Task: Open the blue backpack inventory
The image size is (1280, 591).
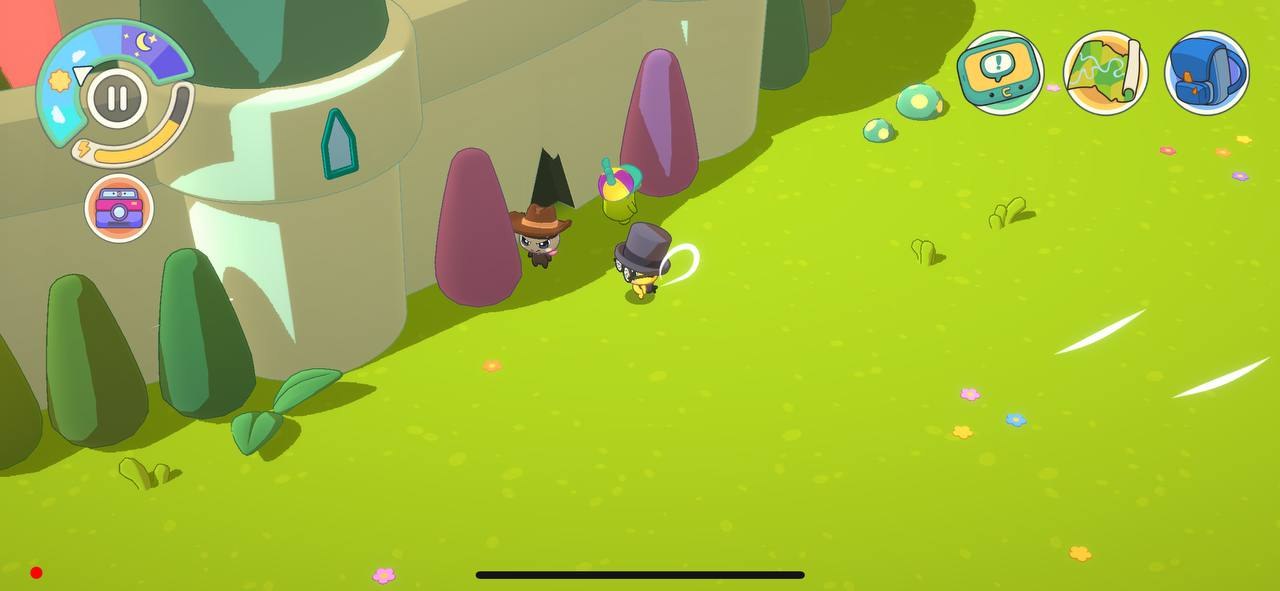Action: [1207, 72]
